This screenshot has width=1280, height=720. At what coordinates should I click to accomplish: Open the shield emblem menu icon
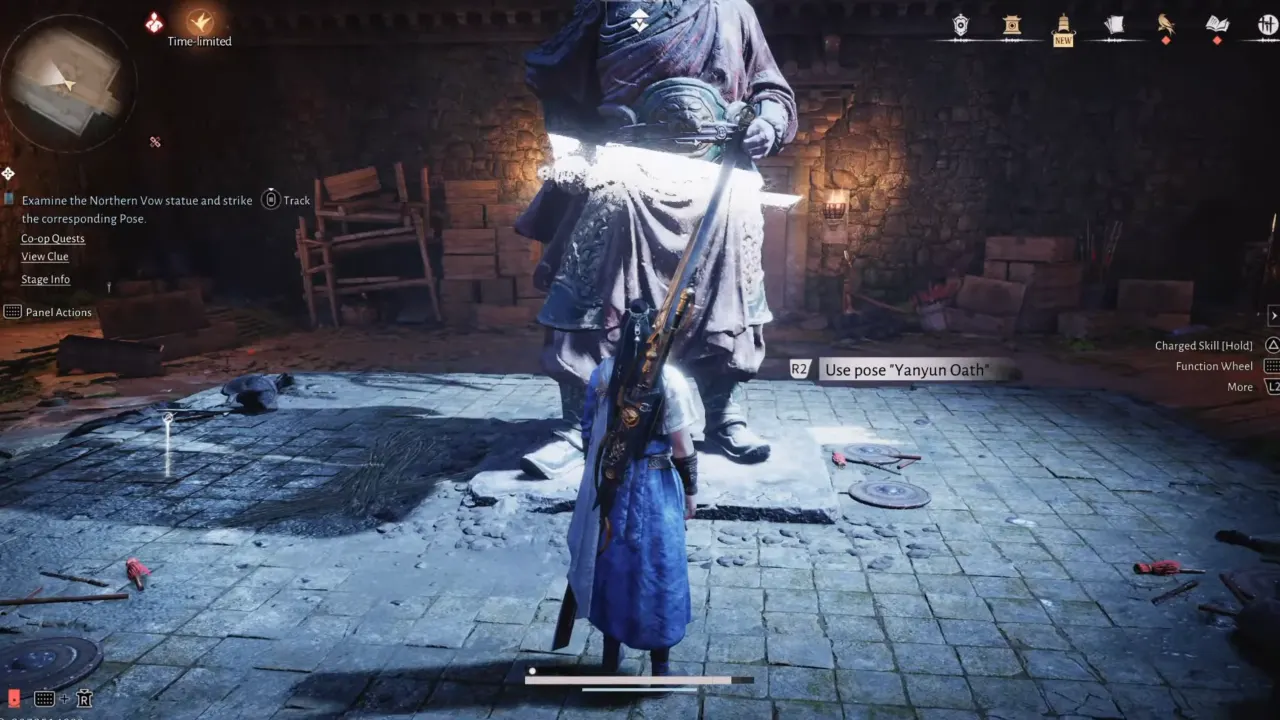(961, 25)
